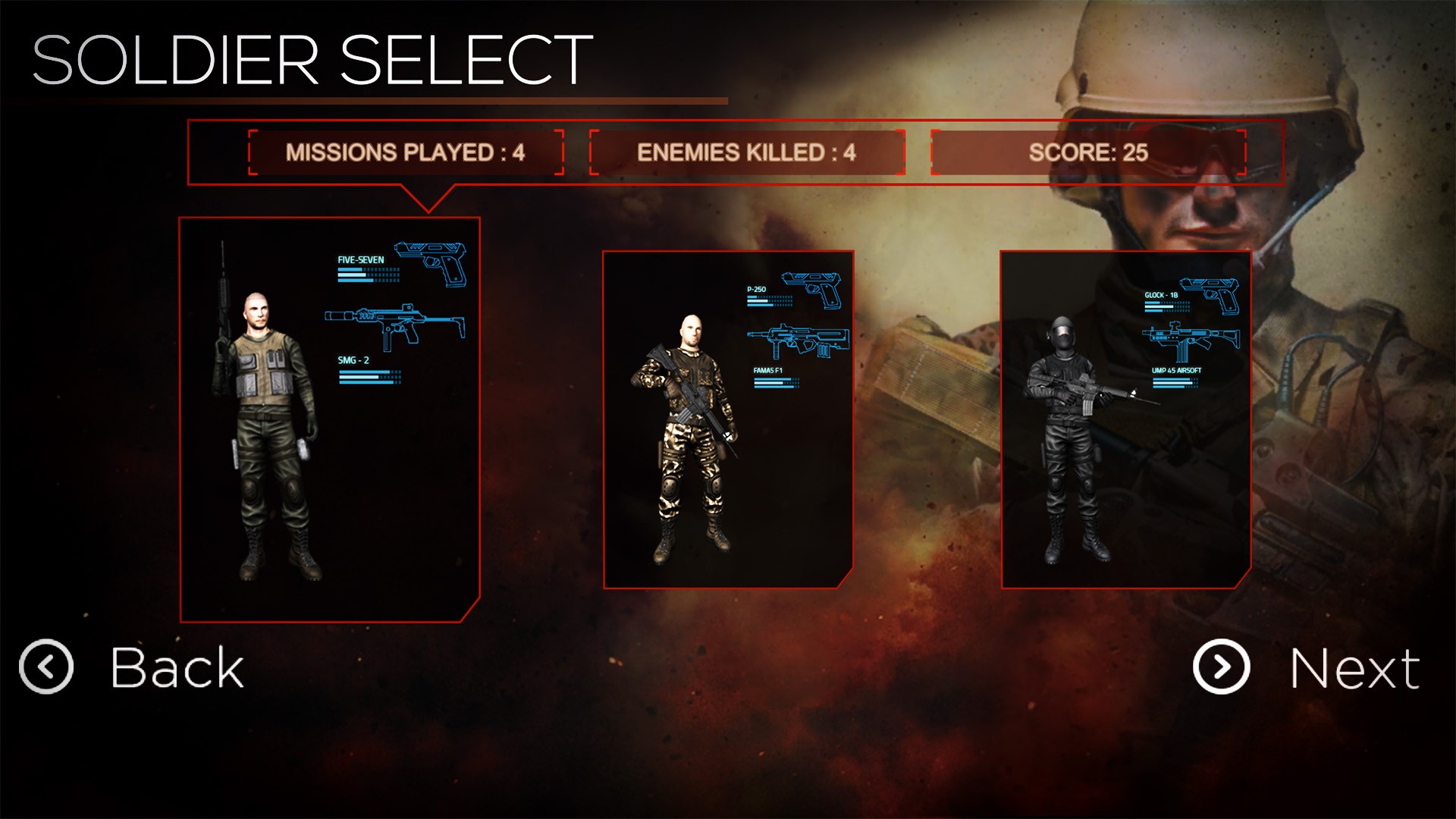Pick the black-armored soldier with Glock-18
The image size is (1456, 819).
coord(1125,419)
